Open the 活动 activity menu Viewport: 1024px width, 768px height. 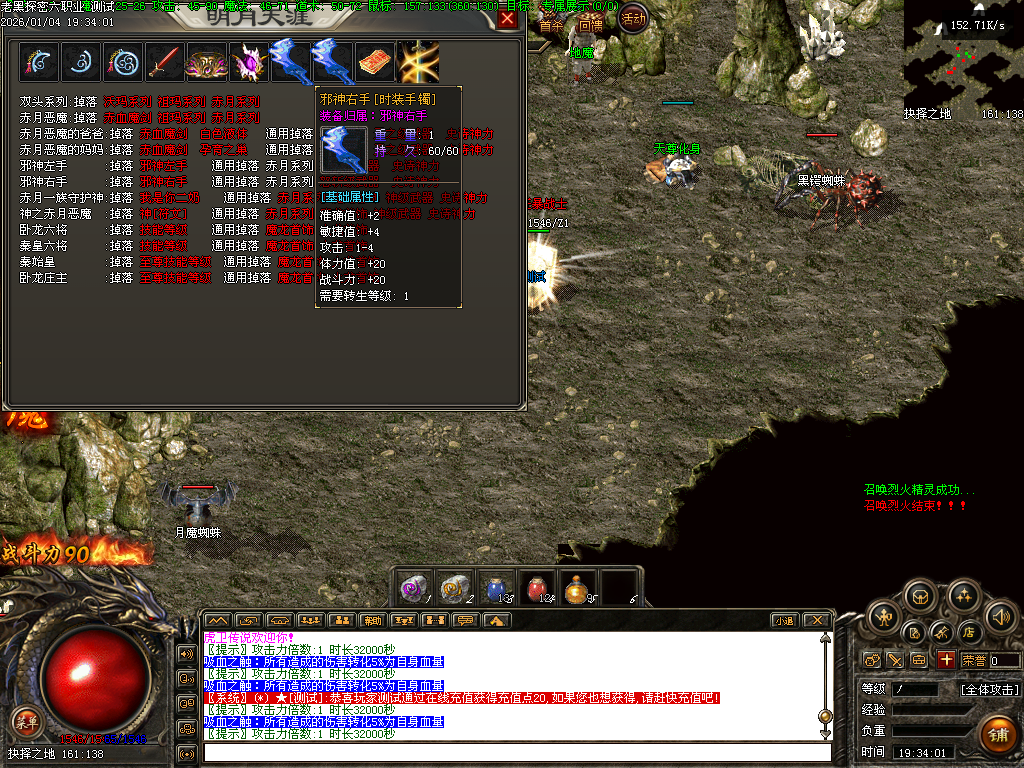coord(633,17)
